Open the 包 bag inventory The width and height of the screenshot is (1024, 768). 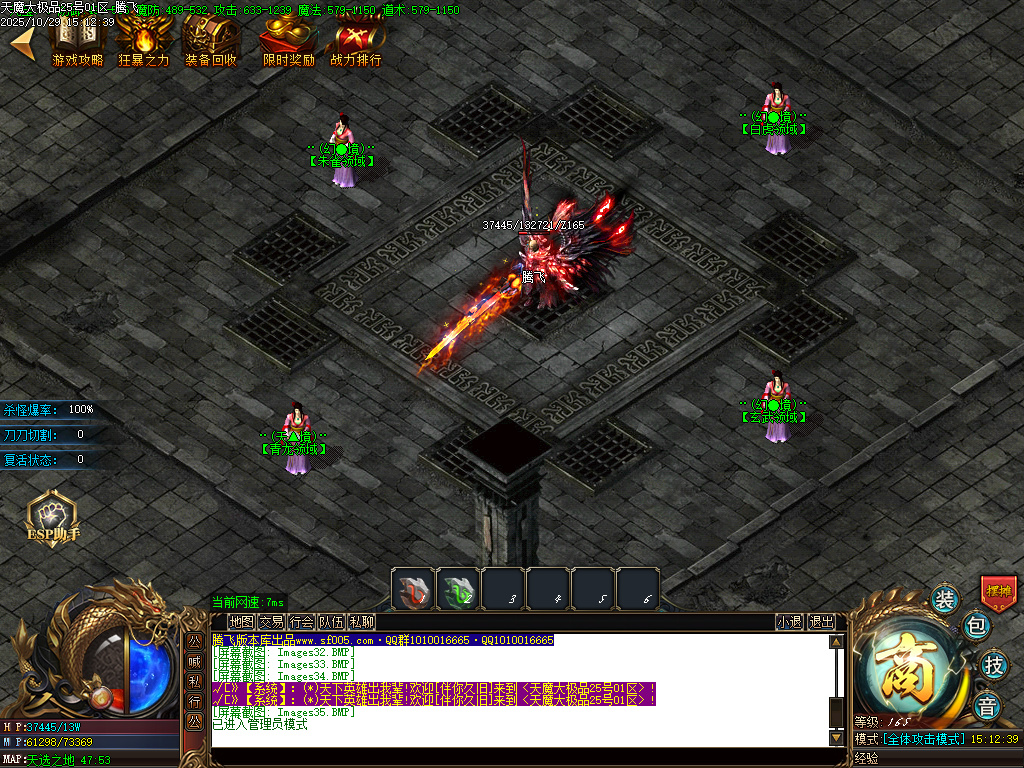click(x=976, y=627)
